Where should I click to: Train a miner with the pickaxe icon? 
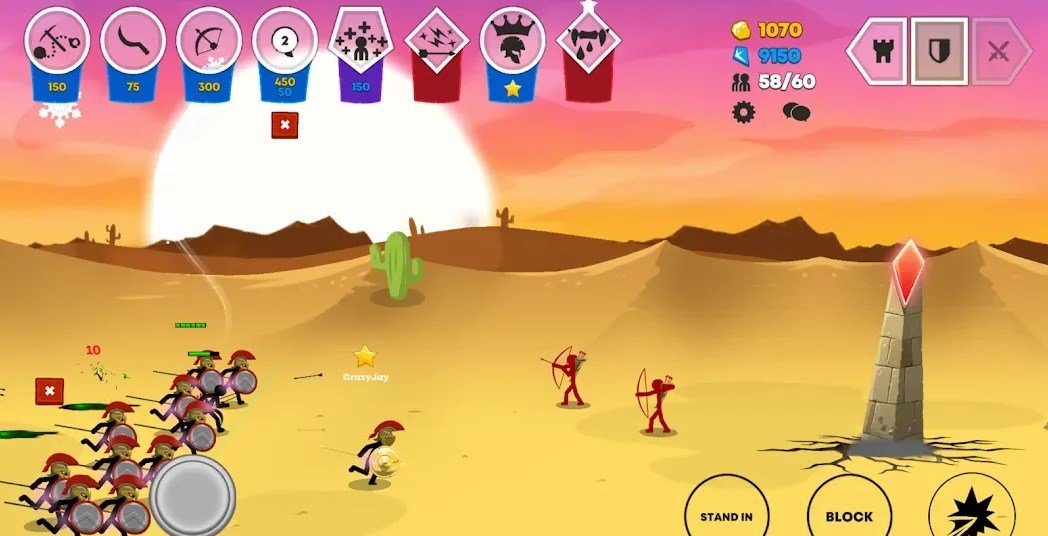(57, 42)
